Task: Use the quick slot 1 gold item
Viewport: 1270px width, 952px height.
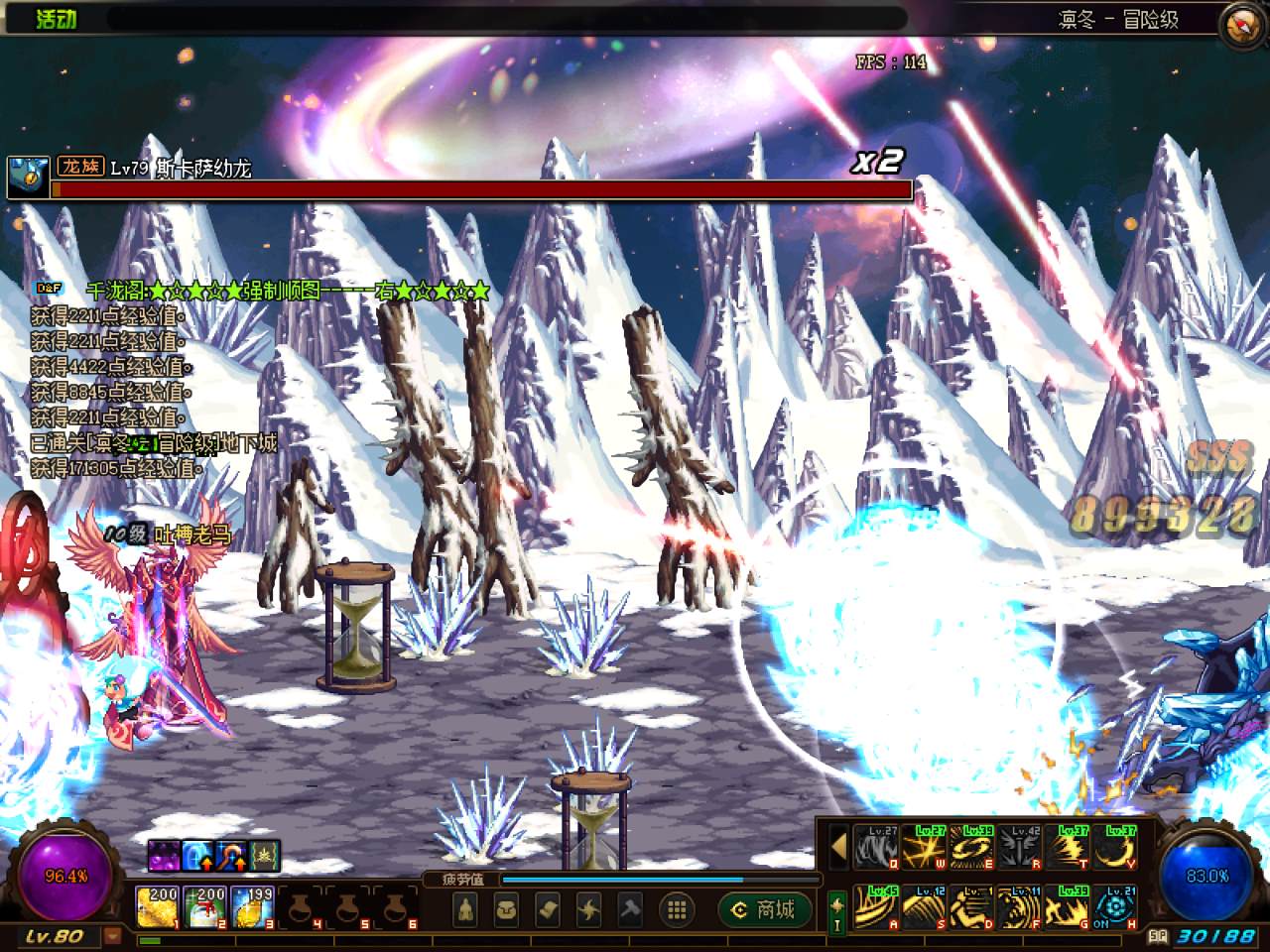Action: tap(156, 906)
